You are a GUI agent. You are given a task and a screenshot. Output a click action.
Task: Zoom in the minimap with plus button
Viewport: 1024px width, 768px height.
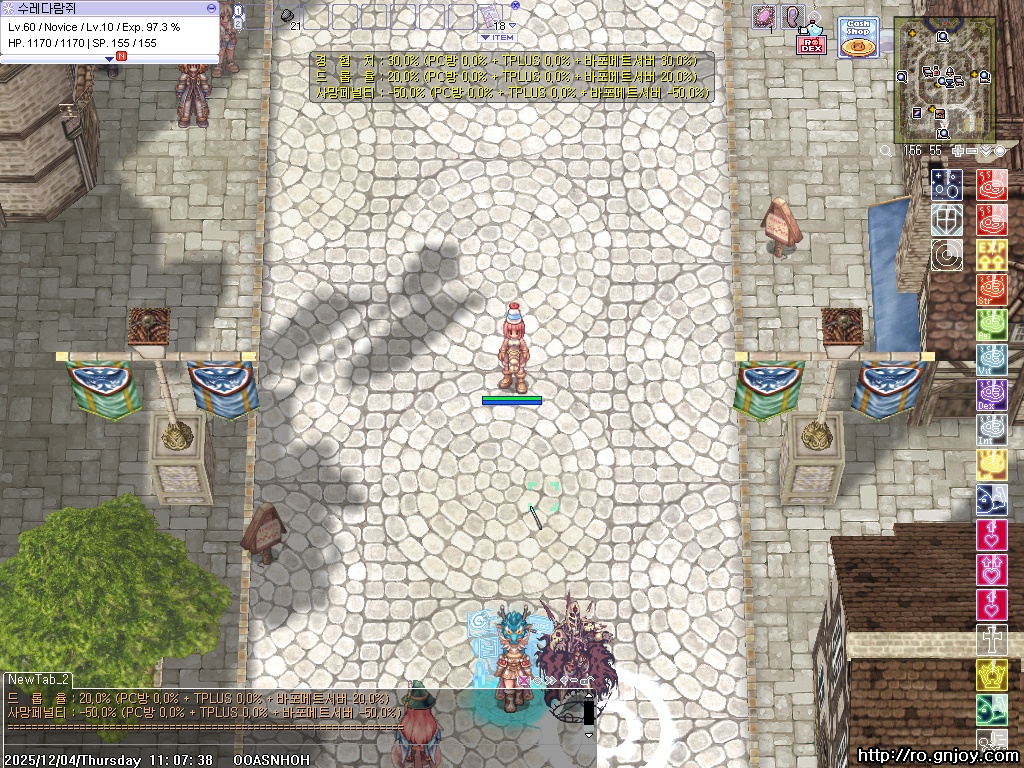coord(957,151)
